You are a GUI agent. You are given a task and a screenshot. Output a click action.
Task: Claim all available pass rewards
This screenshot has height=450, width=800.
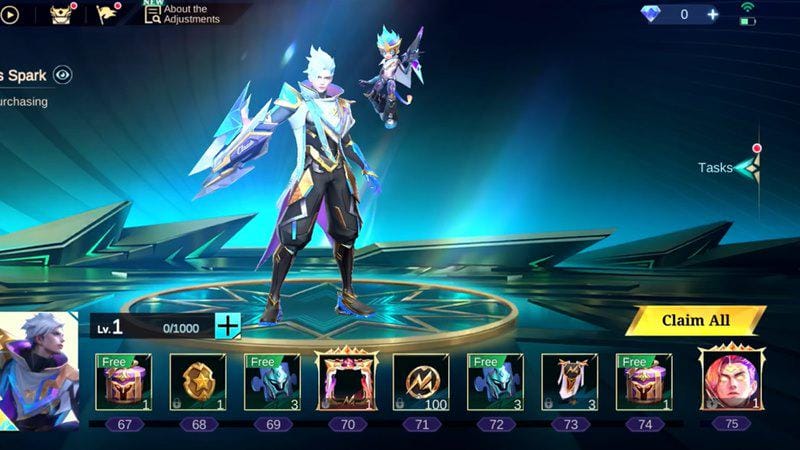pos(695,320)
